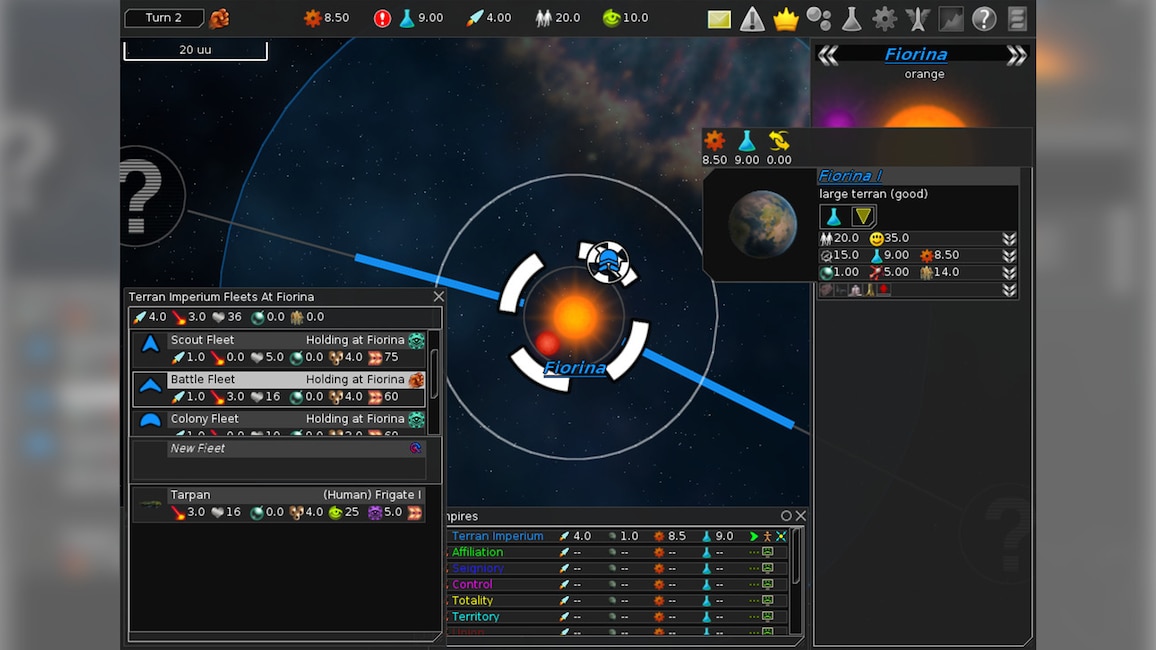Viewport: 1156px width, 650px height.
Task: Select the Tarpan frigate ship row
Action: tap(280, 503)
